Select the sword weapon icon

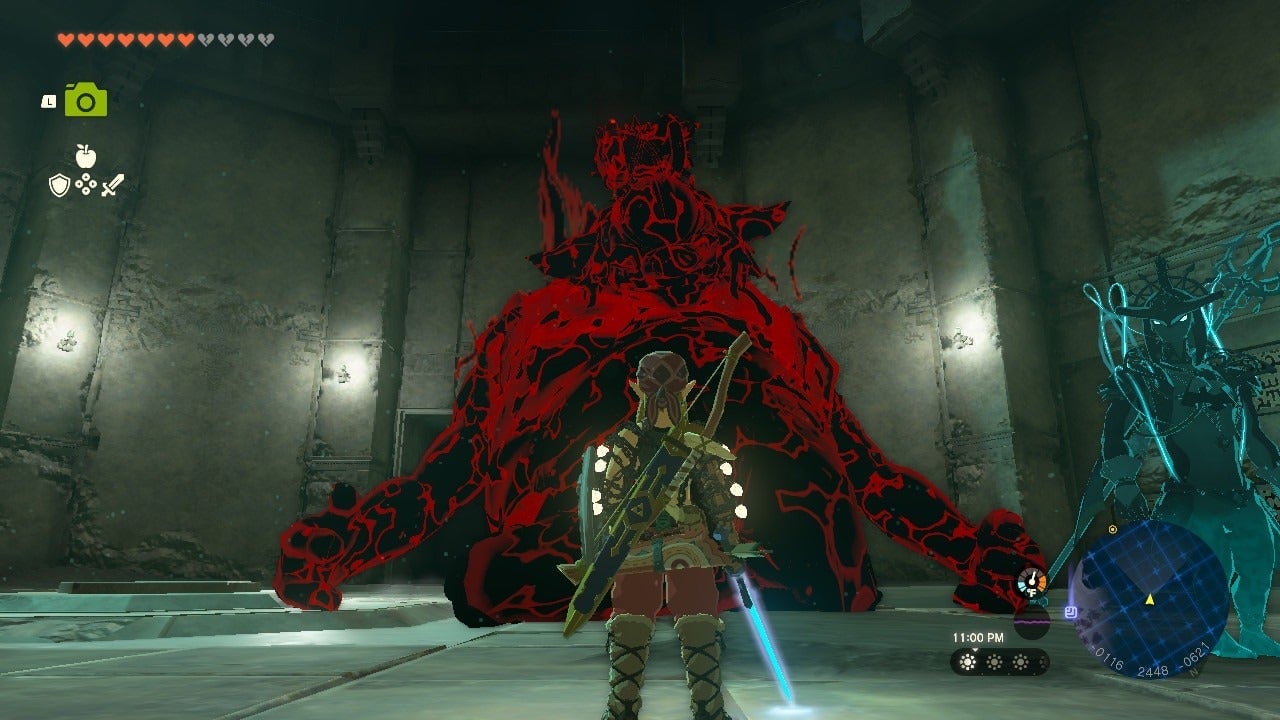111,186
